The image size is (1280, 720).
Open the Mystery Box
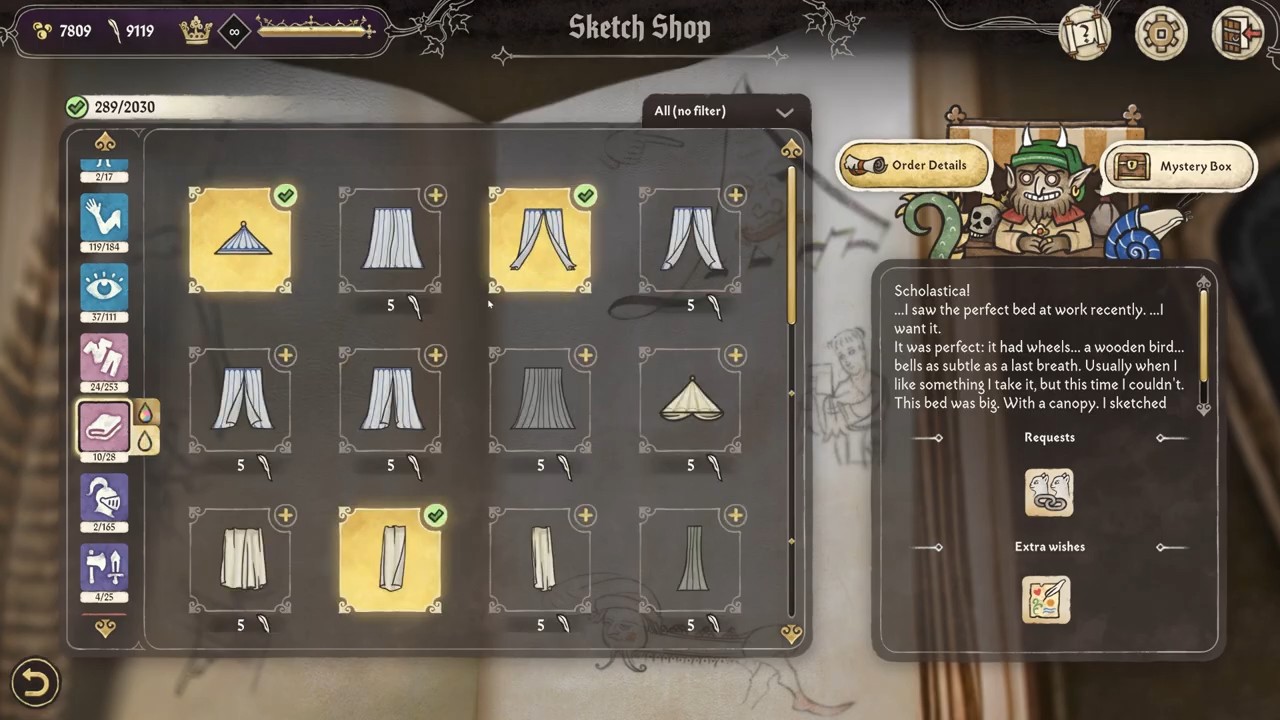point(1180,167)
